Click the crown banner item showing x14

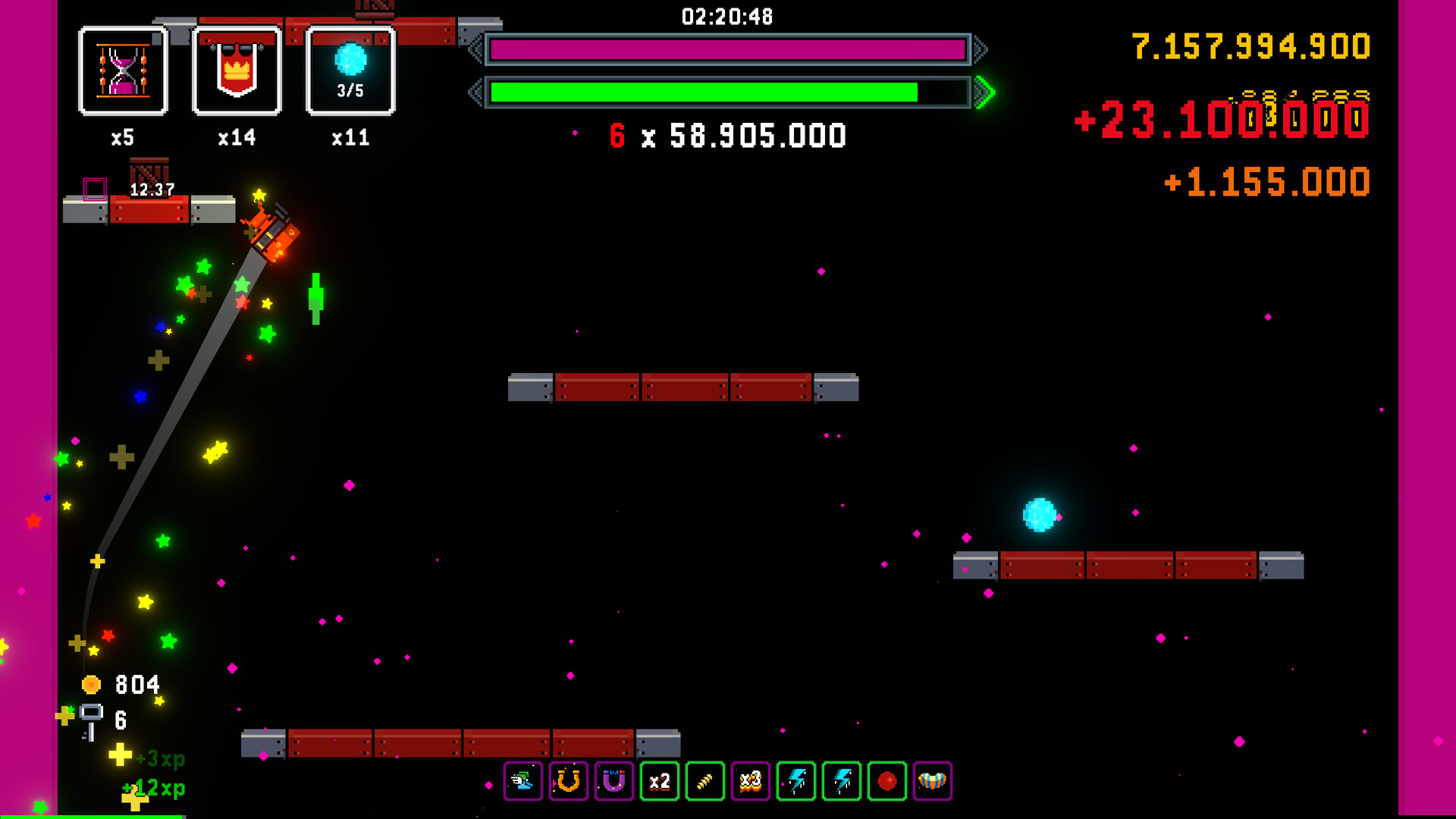point(237,72)
